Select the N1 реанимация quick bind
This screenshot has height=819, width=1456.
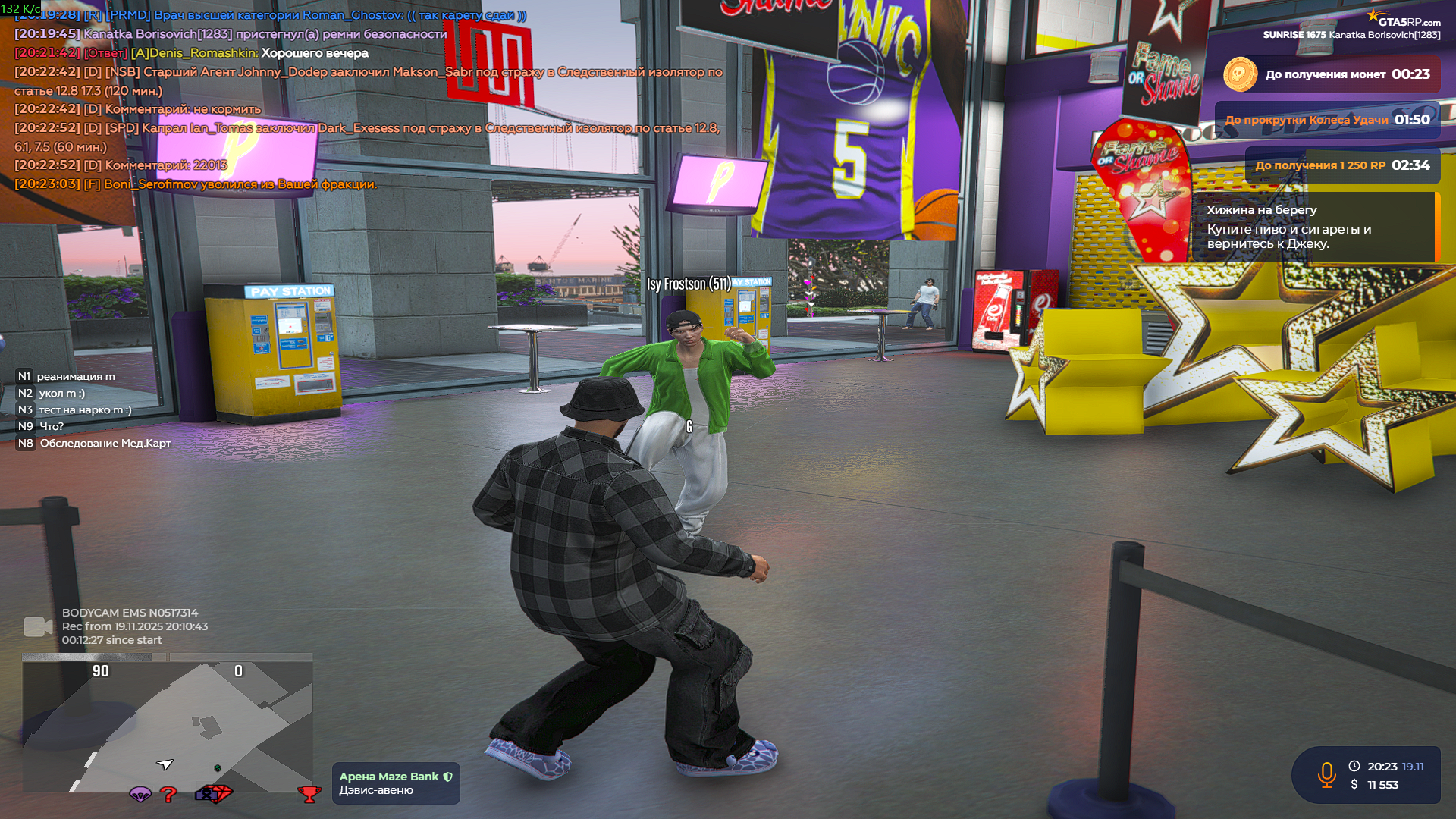pyautogui.click(x=67, y=376)
